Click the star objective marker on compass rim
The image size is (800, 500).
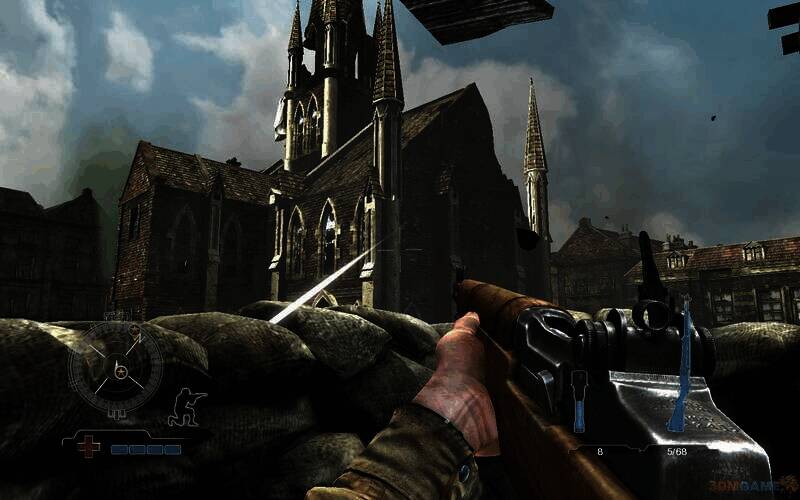coord(132,329)
